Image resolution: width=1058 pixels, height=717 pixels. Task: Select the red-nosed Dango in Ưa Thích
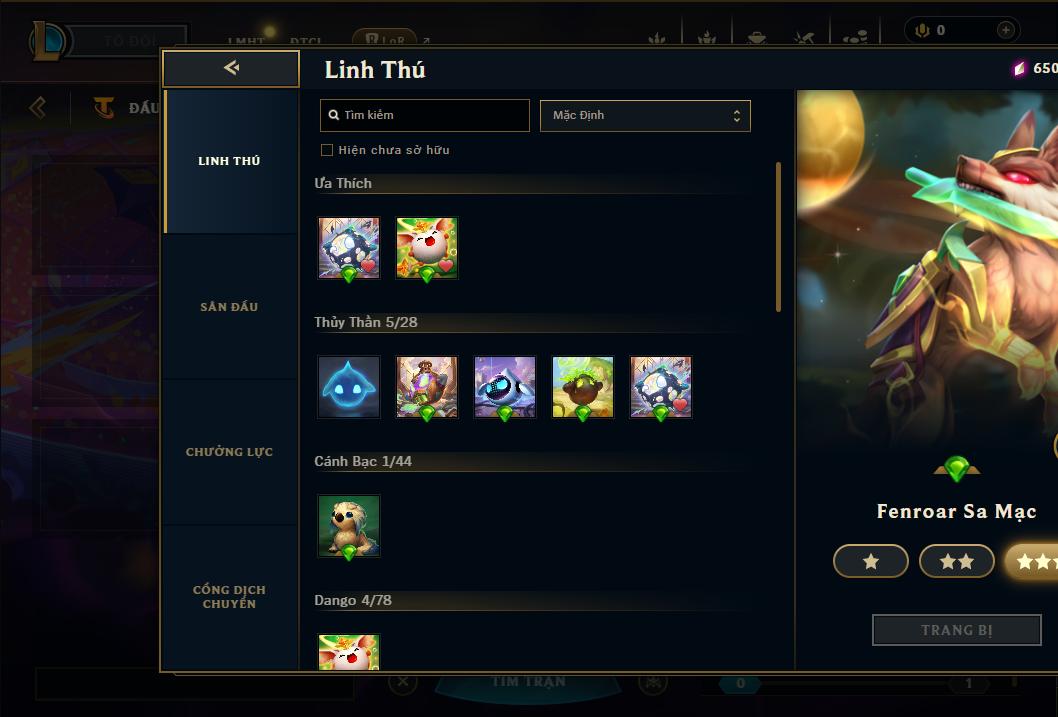pos(427,248)
